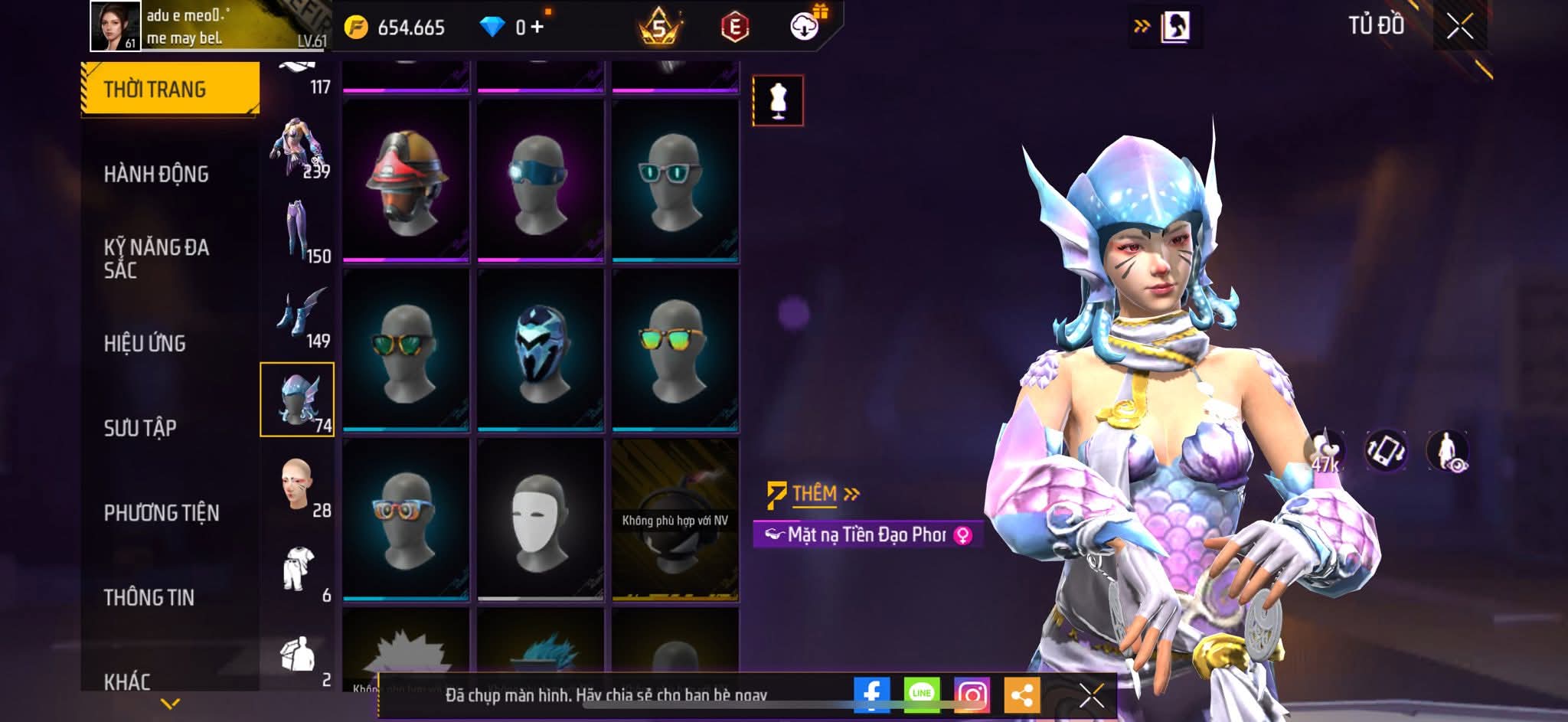The height and width of the screenshot is (722, 1568).
Task: Open the Thông Tin tab
Action: coord(149,597)
